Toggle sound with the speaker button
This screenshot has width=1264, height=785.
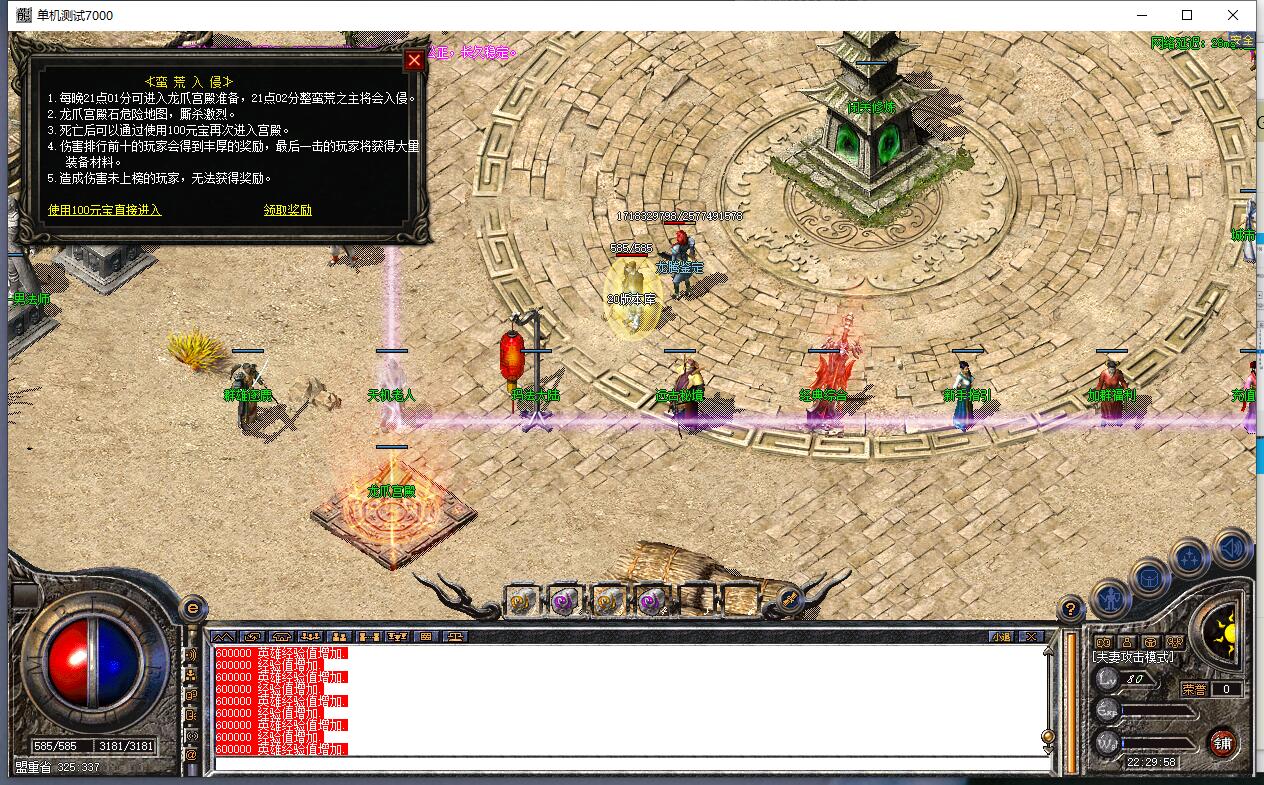click(1234, 547)
